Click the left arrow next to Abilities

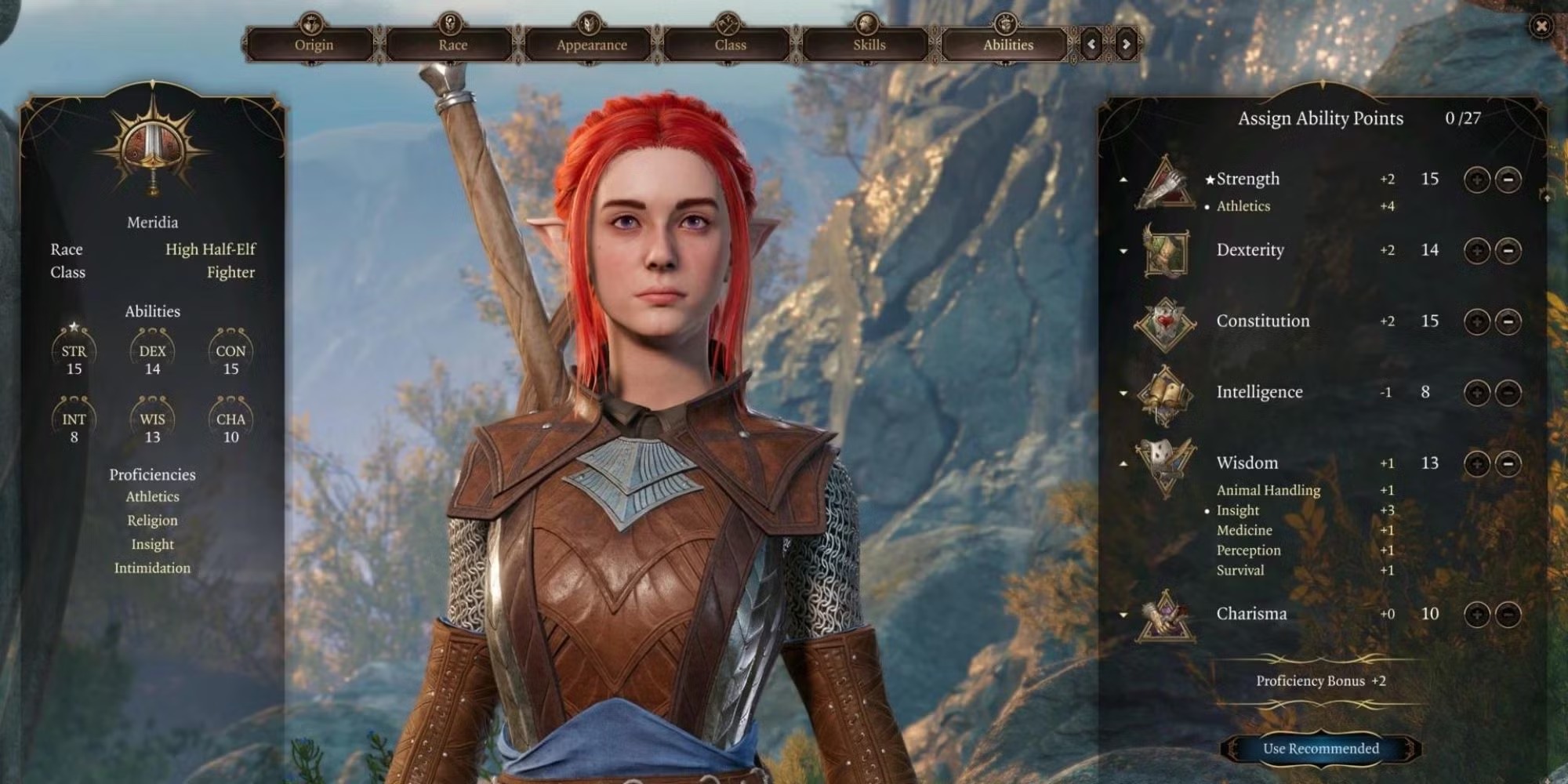(x=1091, y=45)
